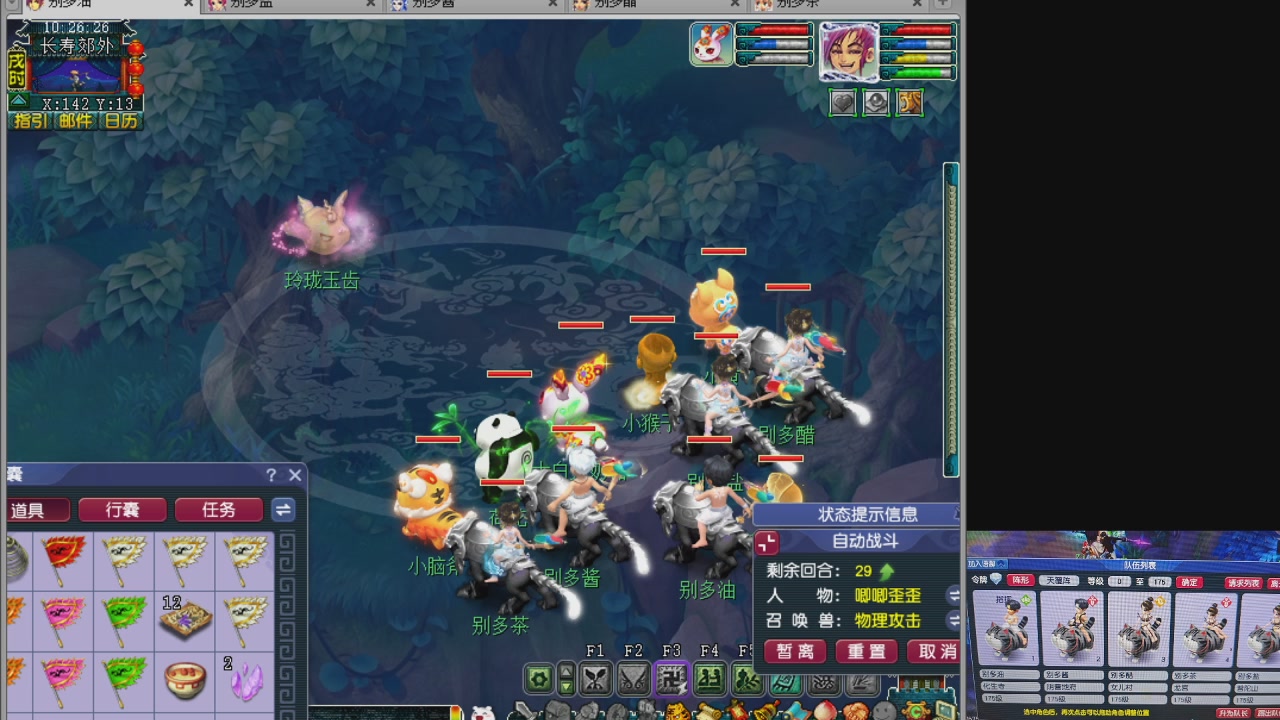Click the diamond 令牌 token icon in the team list
This screenshot has height=720, width=1280.
(x=995, y=579)
